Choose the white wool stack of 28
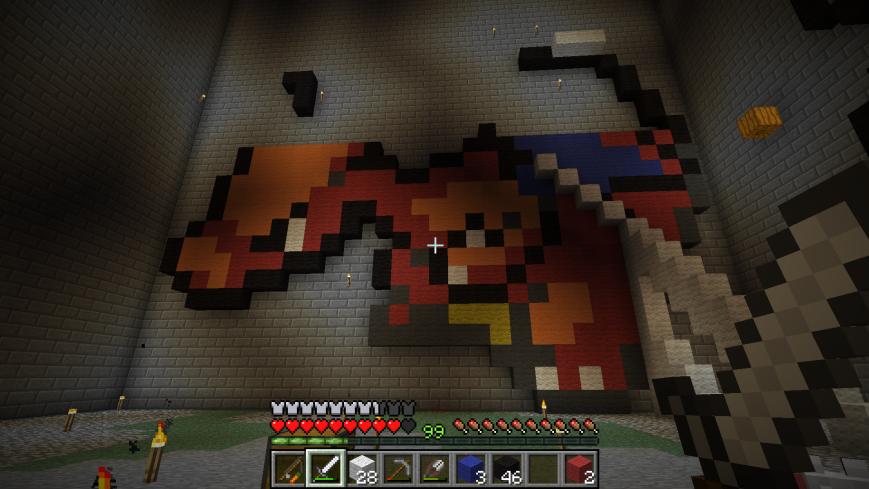This screenshot has height=489, width=869. pos(362,467)
